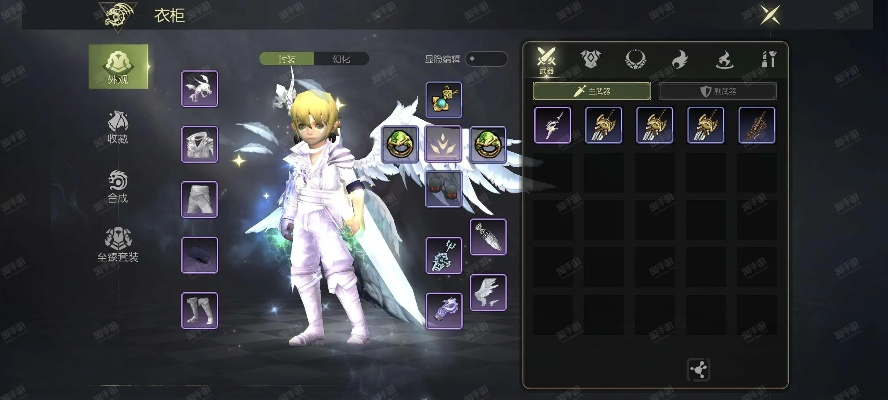Select the white wings equipment slot
Screen dimensions: 888x400
click(488, 292)
